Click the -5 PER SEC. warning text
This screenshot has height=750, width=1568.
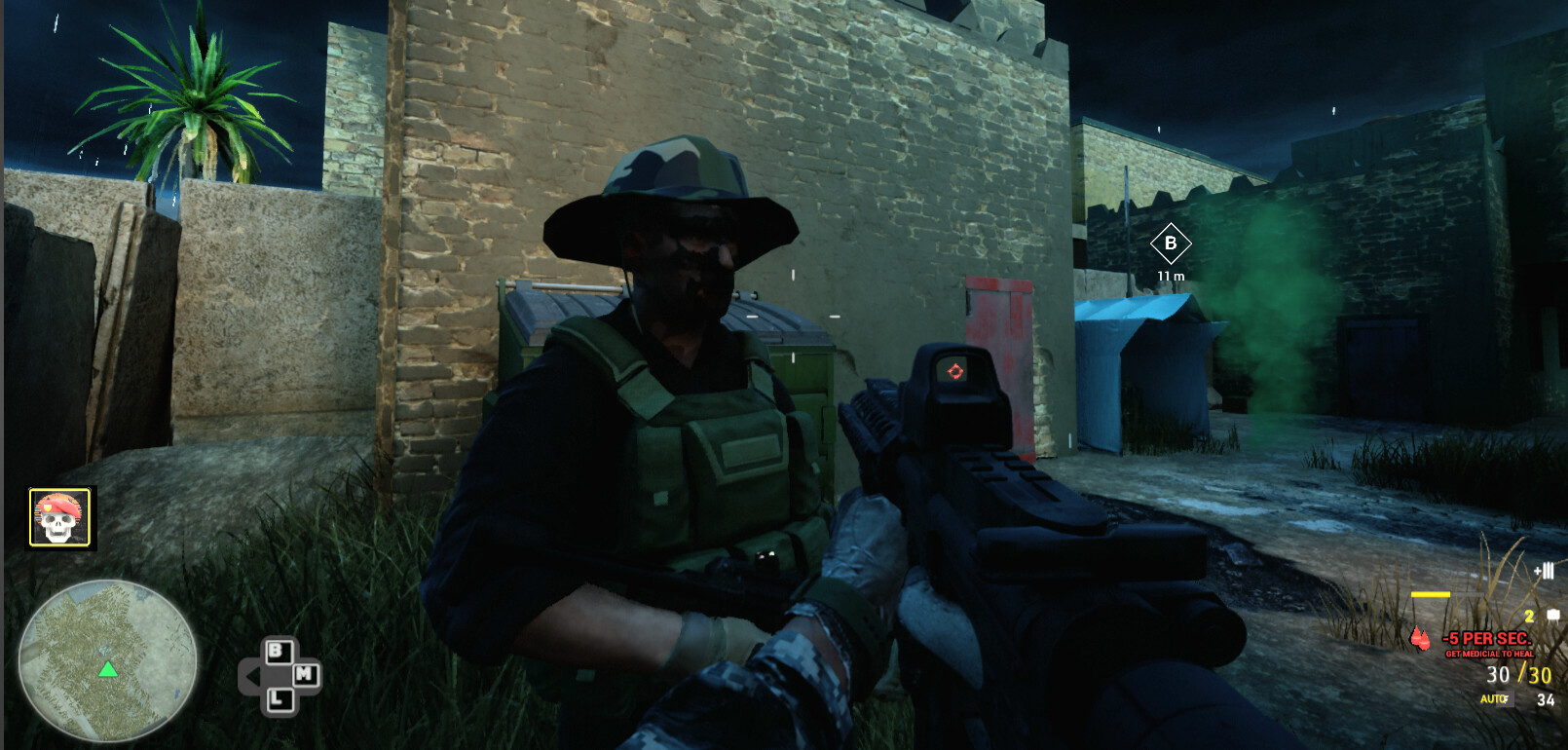(x=1489, y=639)
